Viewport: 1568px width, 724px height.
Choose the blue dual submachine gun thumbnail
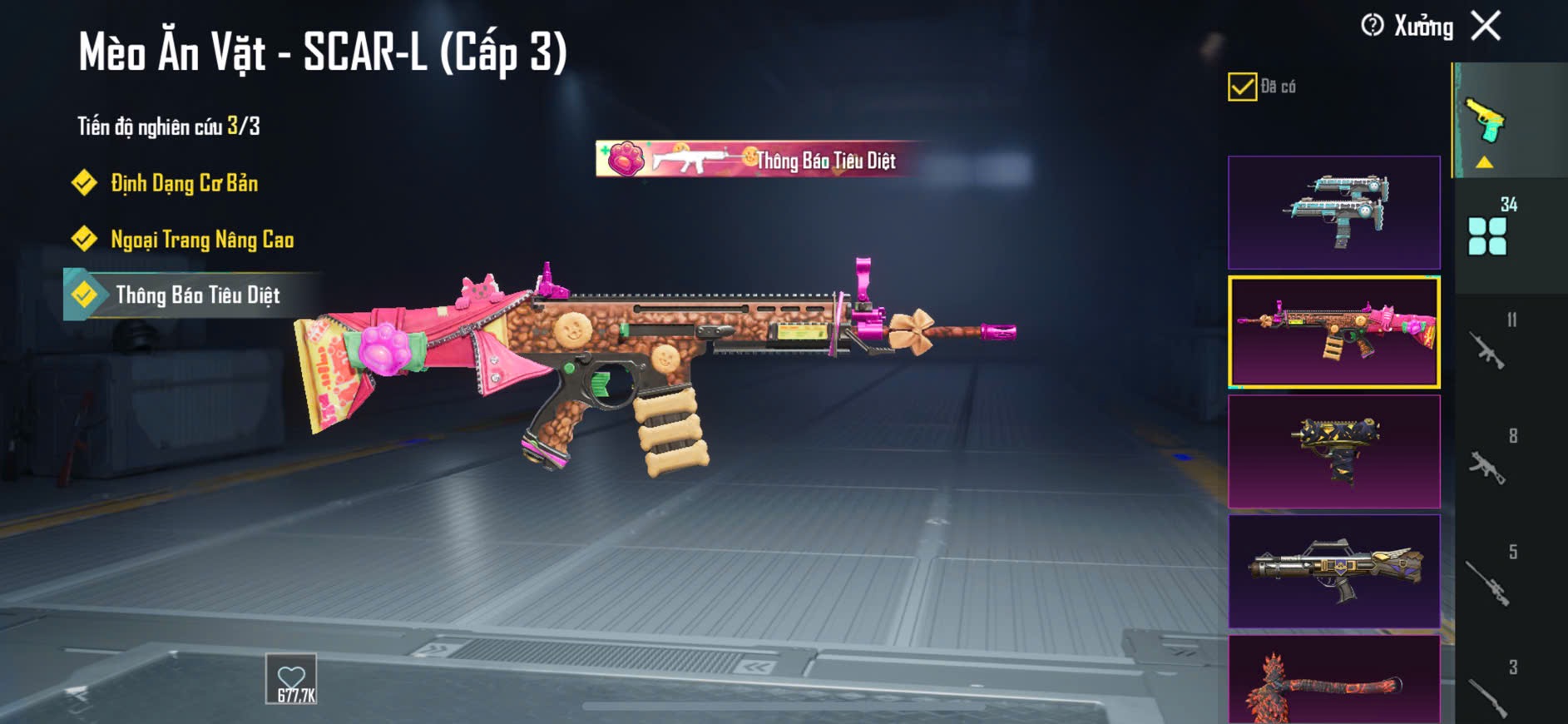[x=1333, y=212]
